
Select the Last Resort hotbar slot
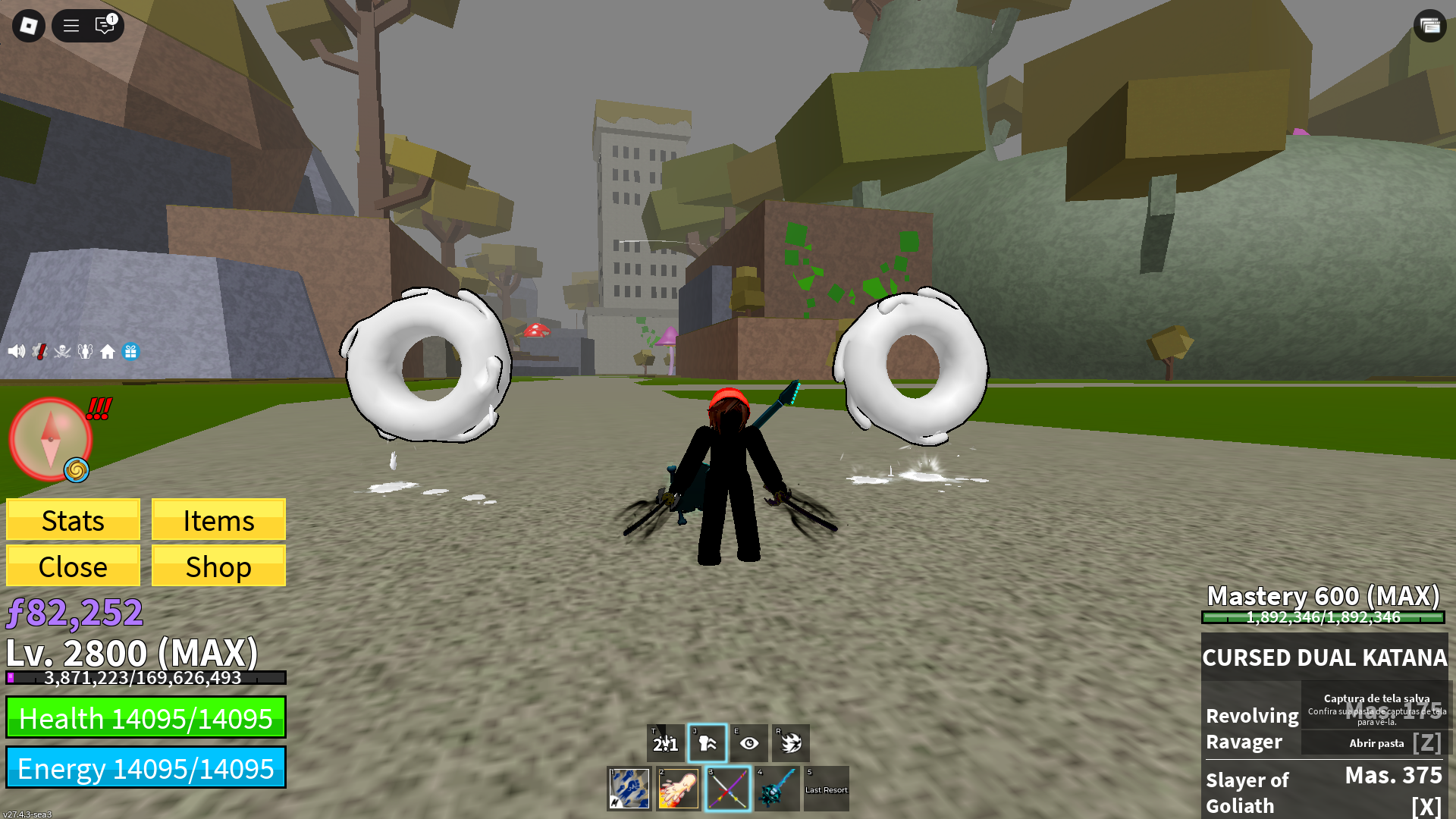pyautogui.click(x=826, y=789)
